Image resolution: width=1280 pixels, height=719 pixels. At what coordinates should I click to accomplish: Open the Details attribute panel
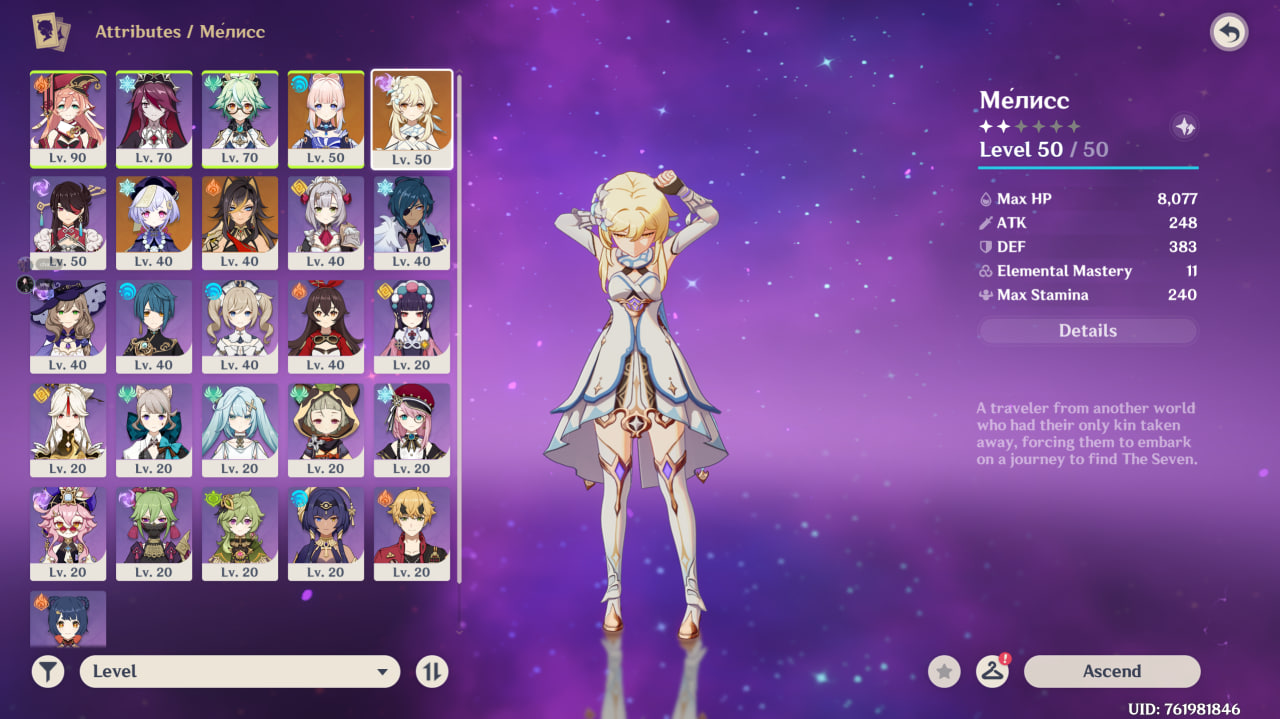(x=1087, y=331)
